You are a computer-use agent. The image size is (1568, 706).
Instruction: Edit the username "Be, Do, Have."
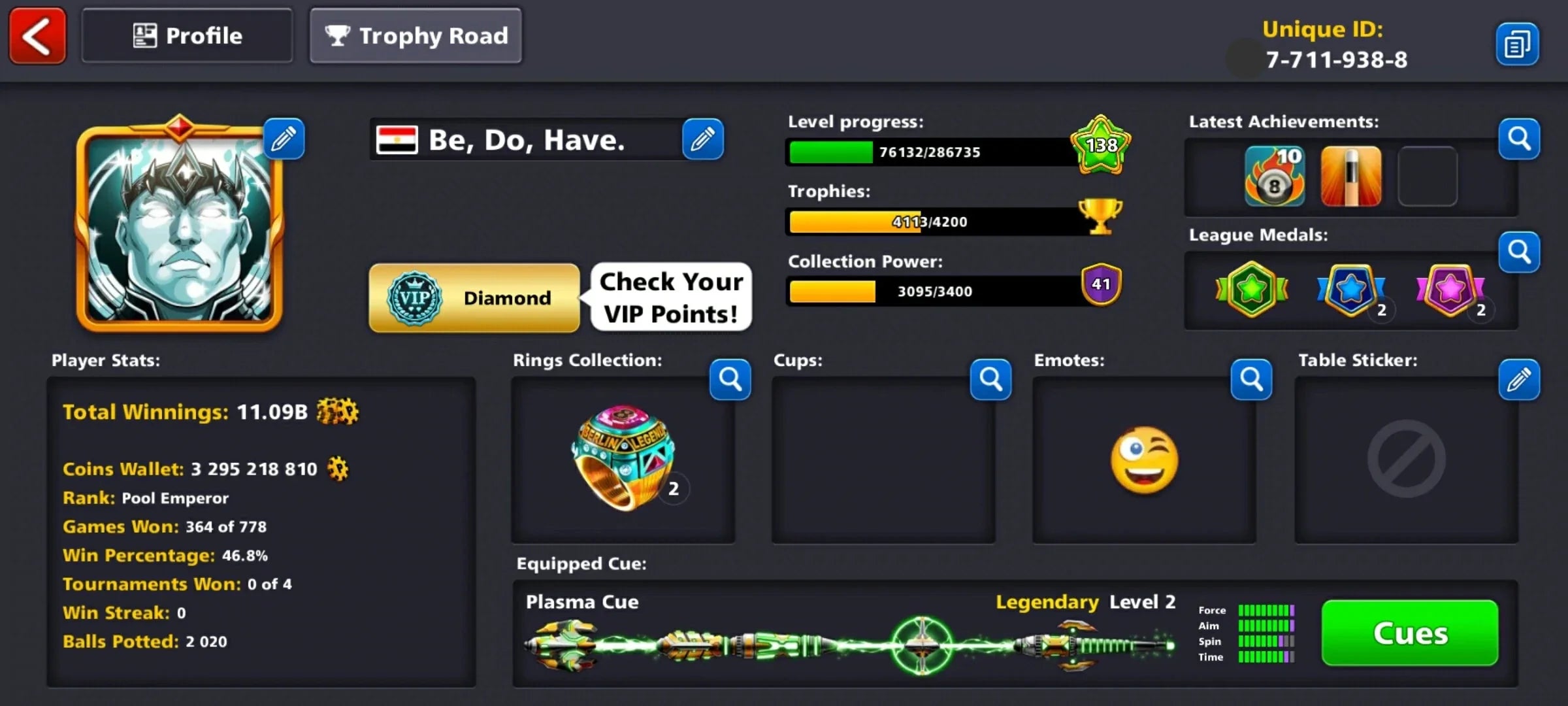coord(704,139)
